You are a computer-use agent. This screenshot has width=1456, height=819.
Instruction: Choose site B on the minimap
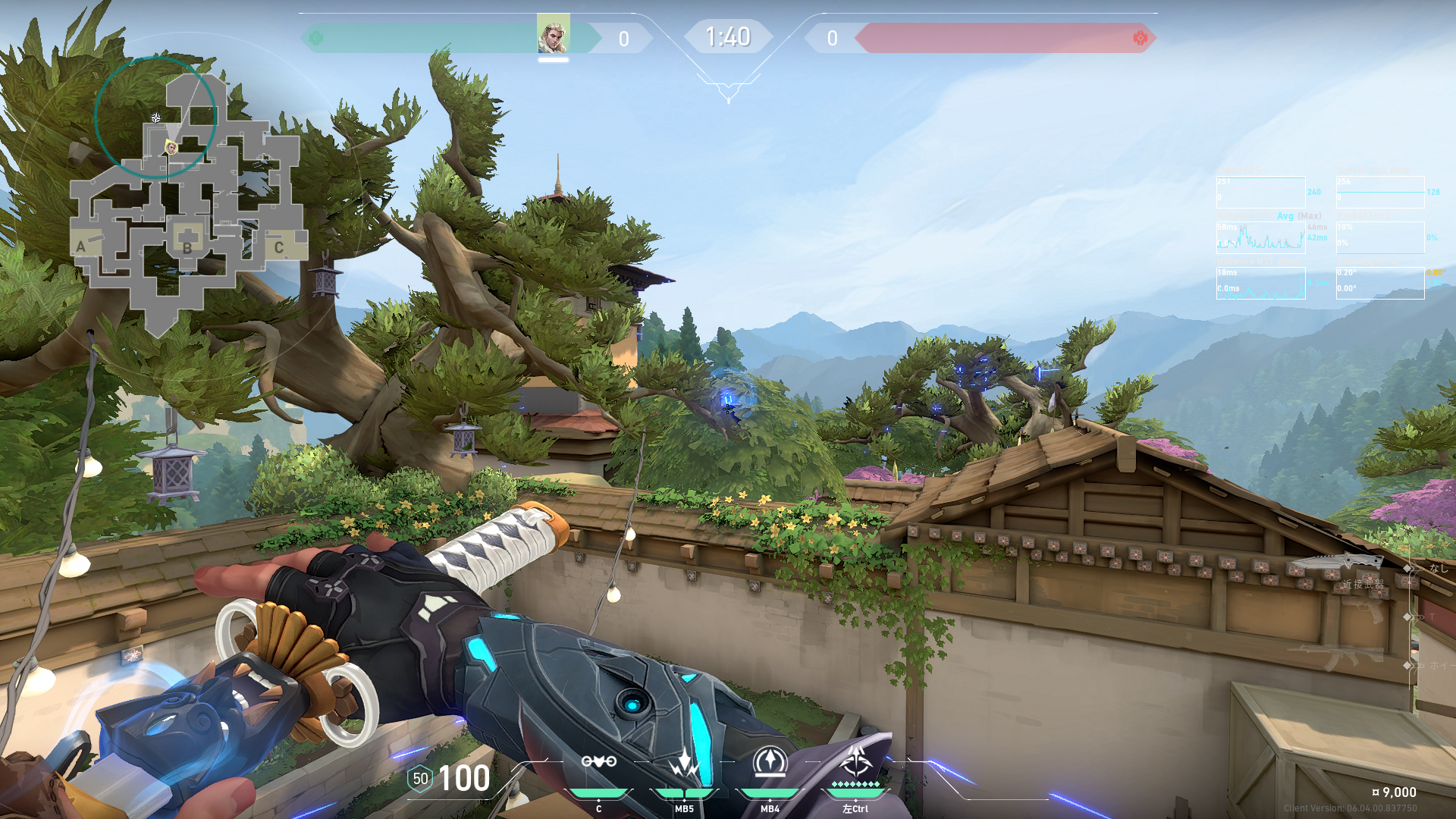coord(187,246)
